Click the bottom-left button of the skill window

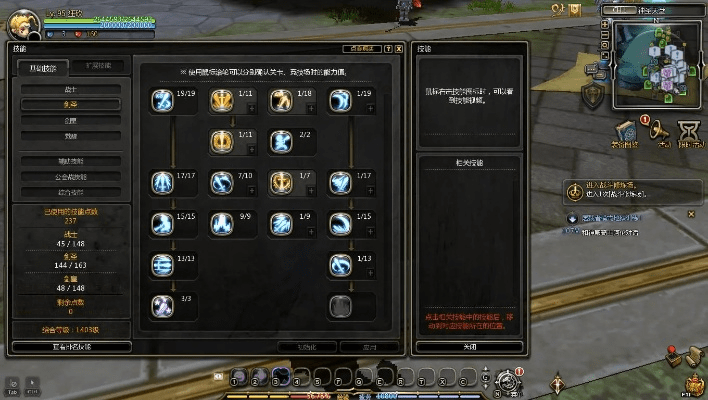(71, 347)
